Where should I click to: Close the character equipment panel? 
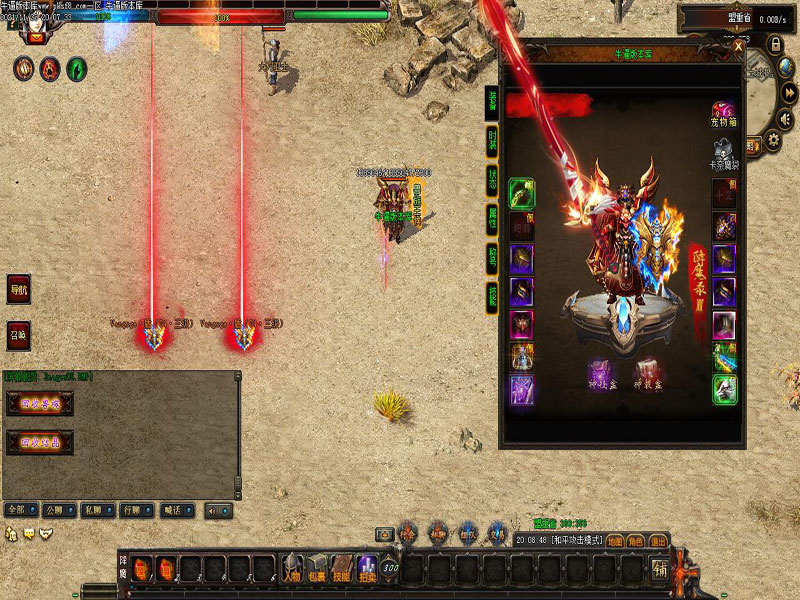click(738, 46)
